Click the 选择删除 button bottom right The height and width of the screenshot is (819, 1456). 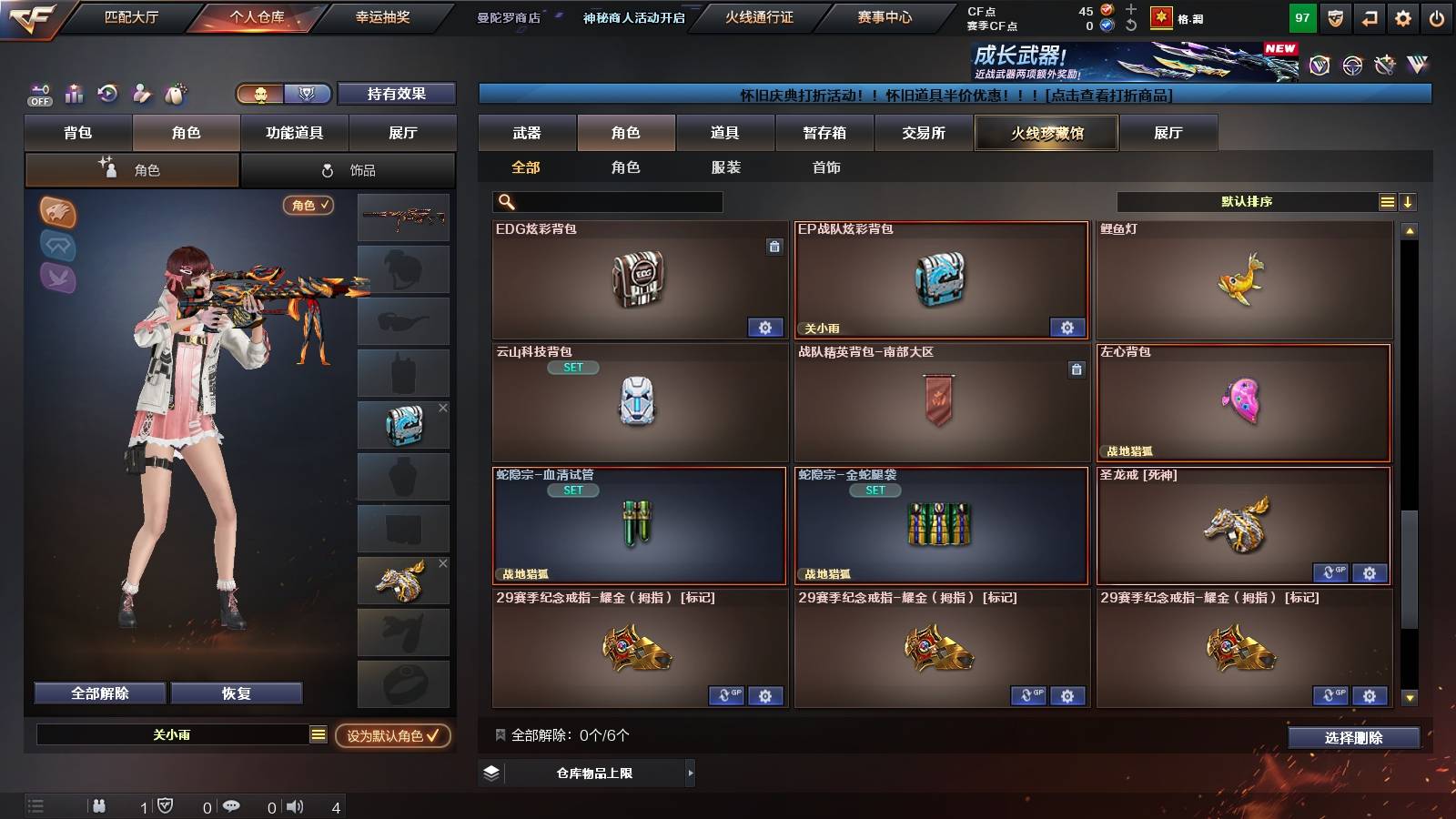coord(1354,738)
